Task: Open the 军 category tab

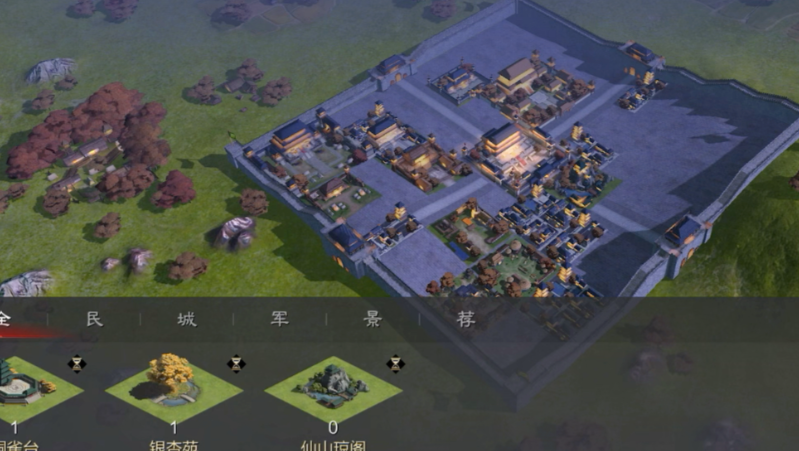Action: click(280, 319)
